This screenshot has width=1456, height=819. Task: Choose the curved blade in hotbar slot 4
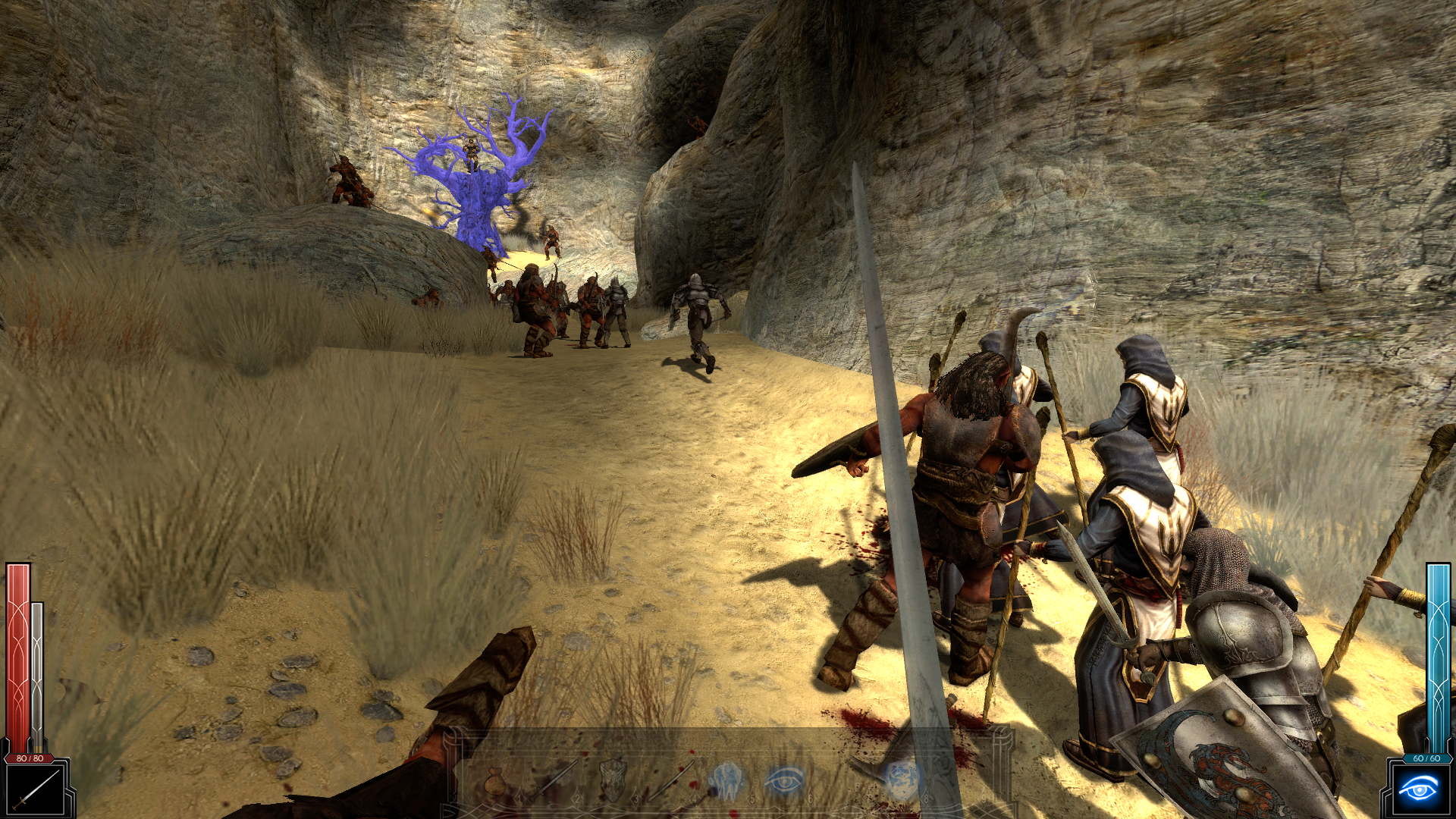tap(671, 781)
